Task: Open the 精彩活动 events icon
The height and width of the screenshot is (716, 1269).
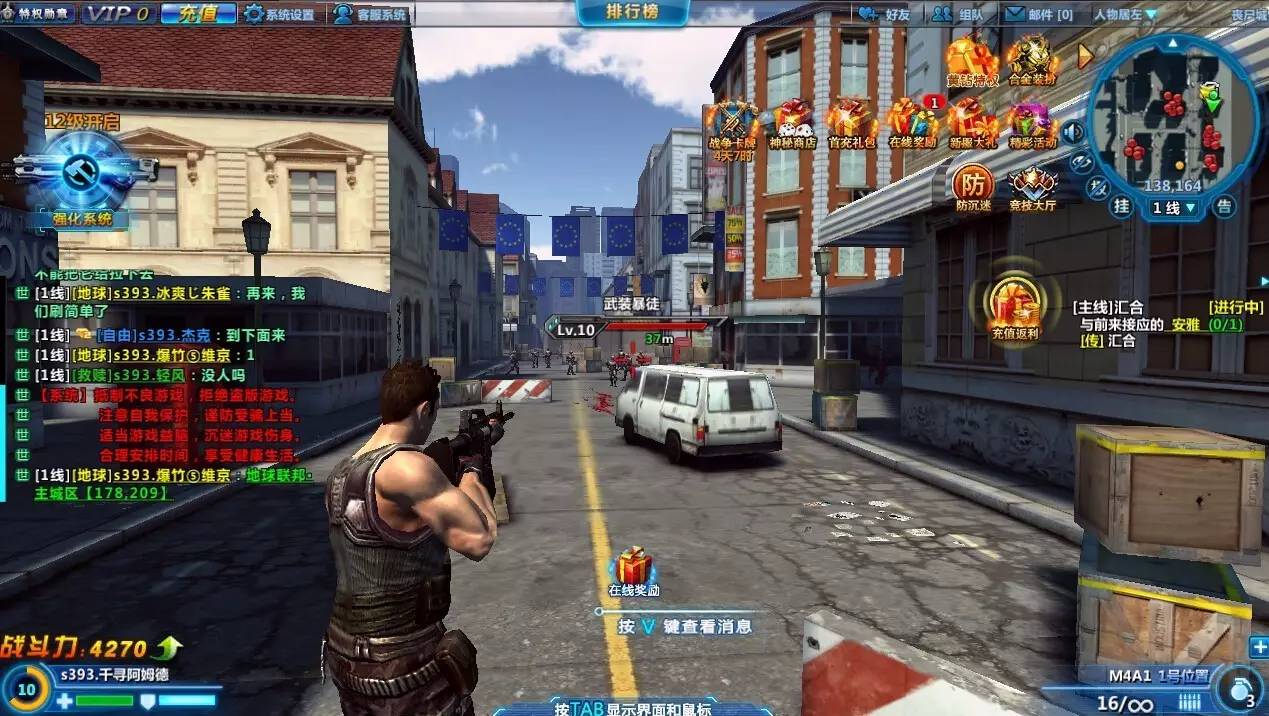Action: 1032,123
